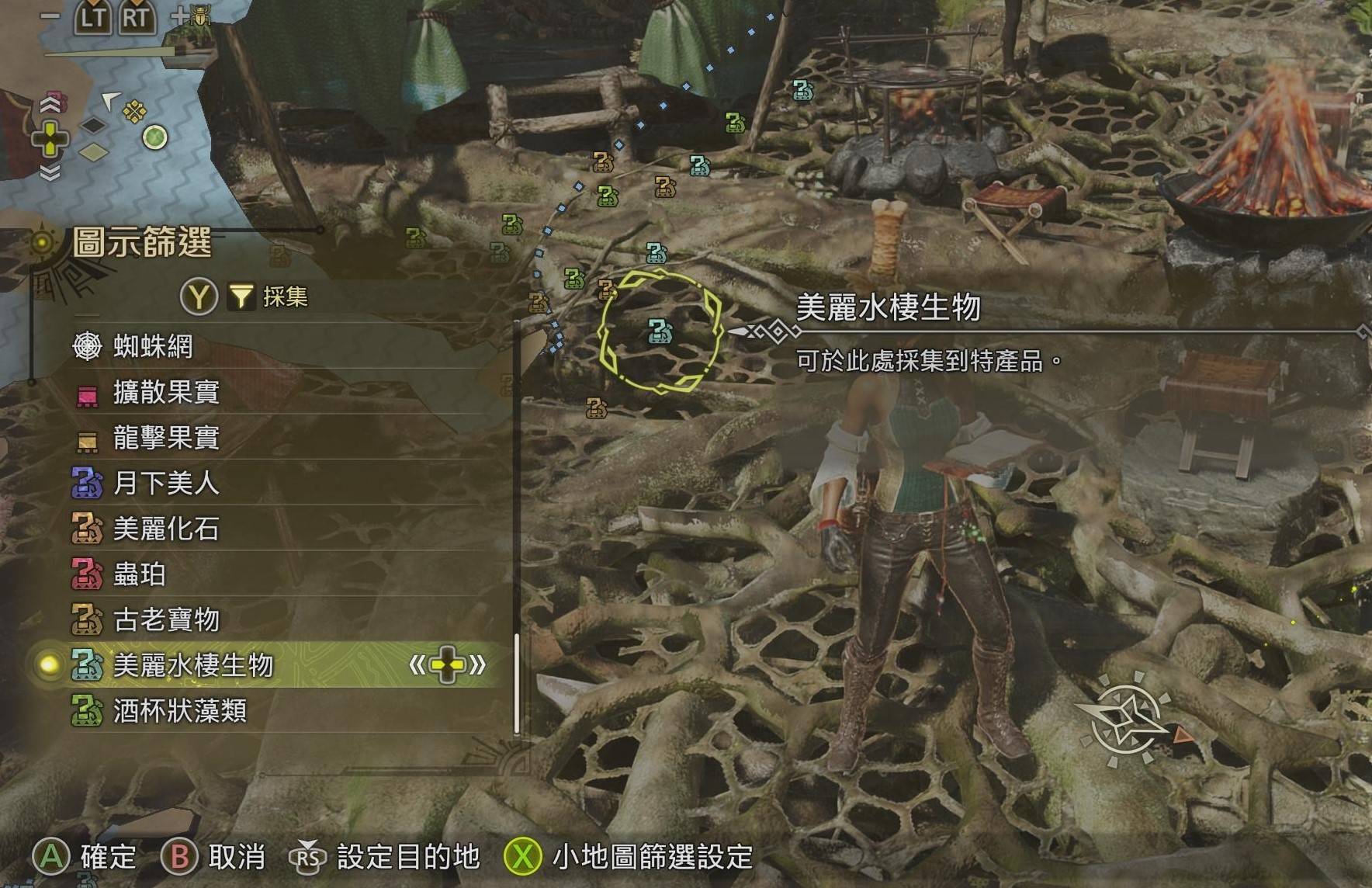Choose the 擴散果實 filter entry
The image size is (1372, 888).
[x=166, y=392]
